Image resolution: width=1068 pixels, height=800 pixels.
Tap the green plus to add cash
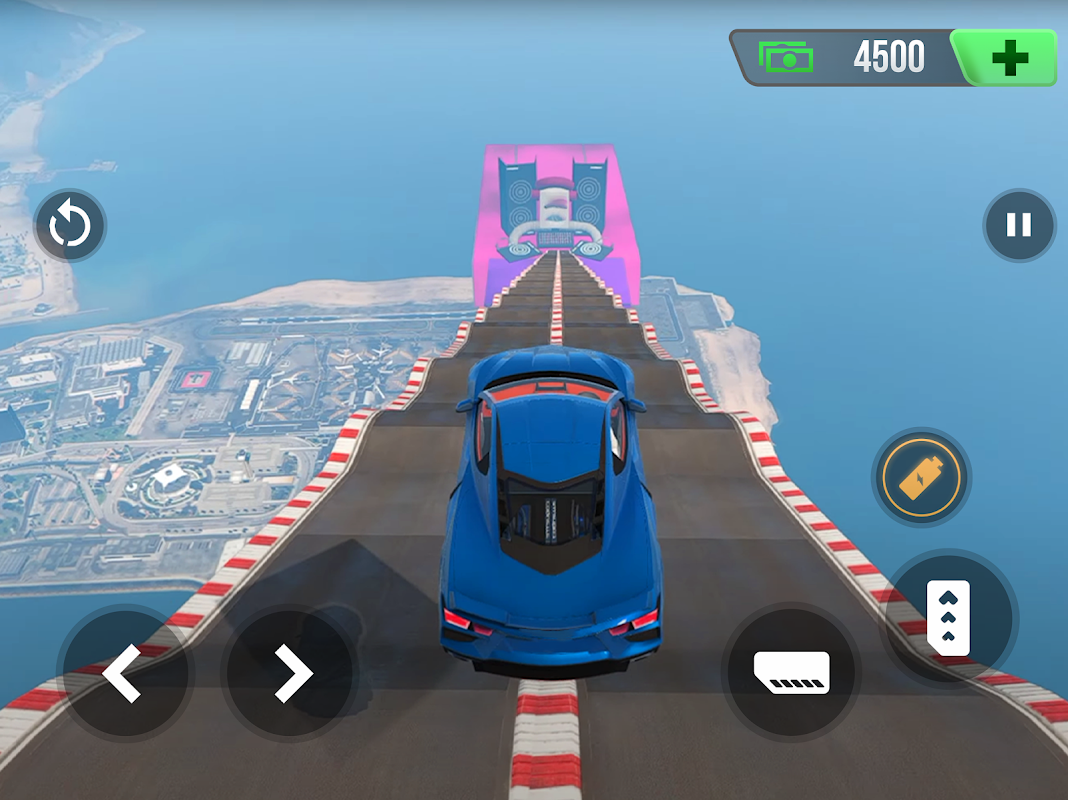(1009, 58)
